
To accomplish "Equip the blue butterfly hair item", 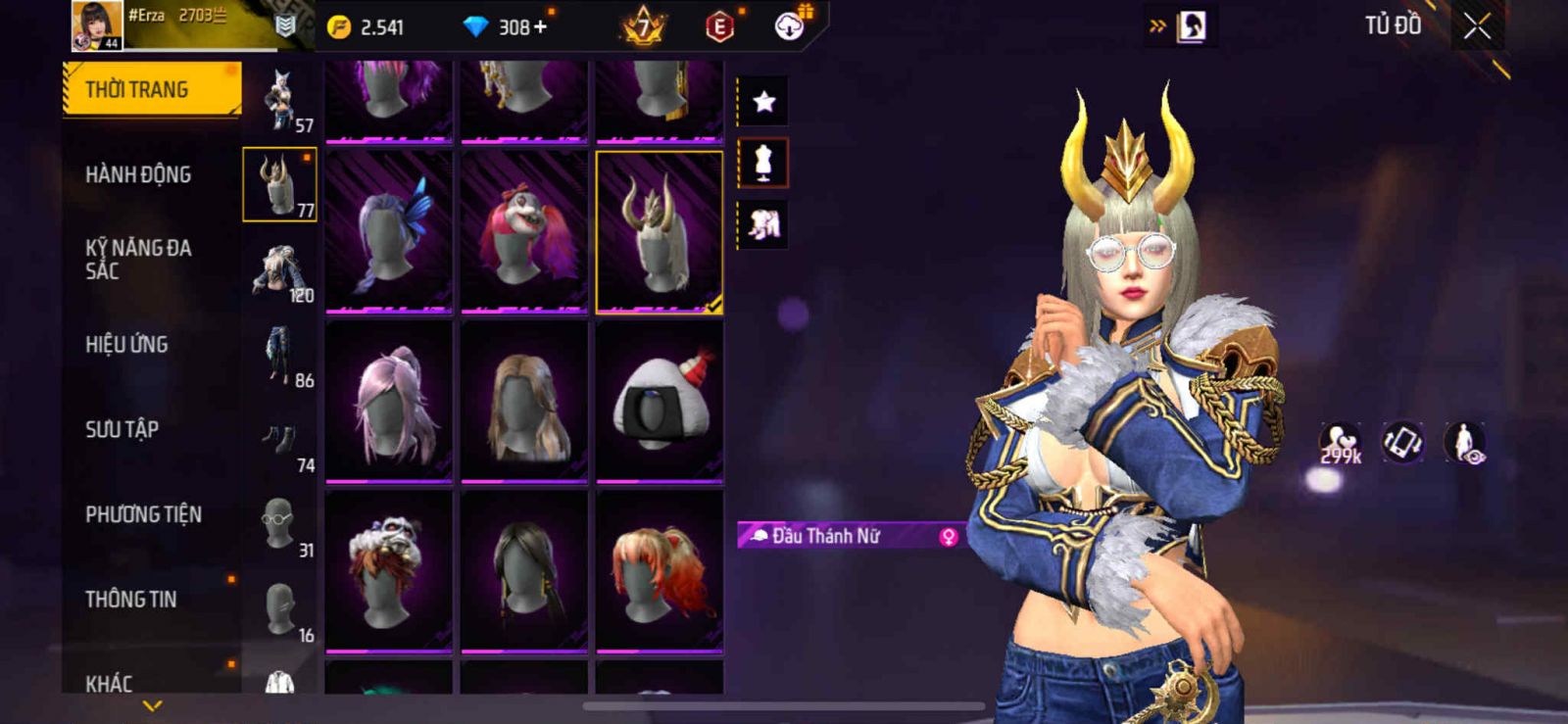I will coord(389,231).
